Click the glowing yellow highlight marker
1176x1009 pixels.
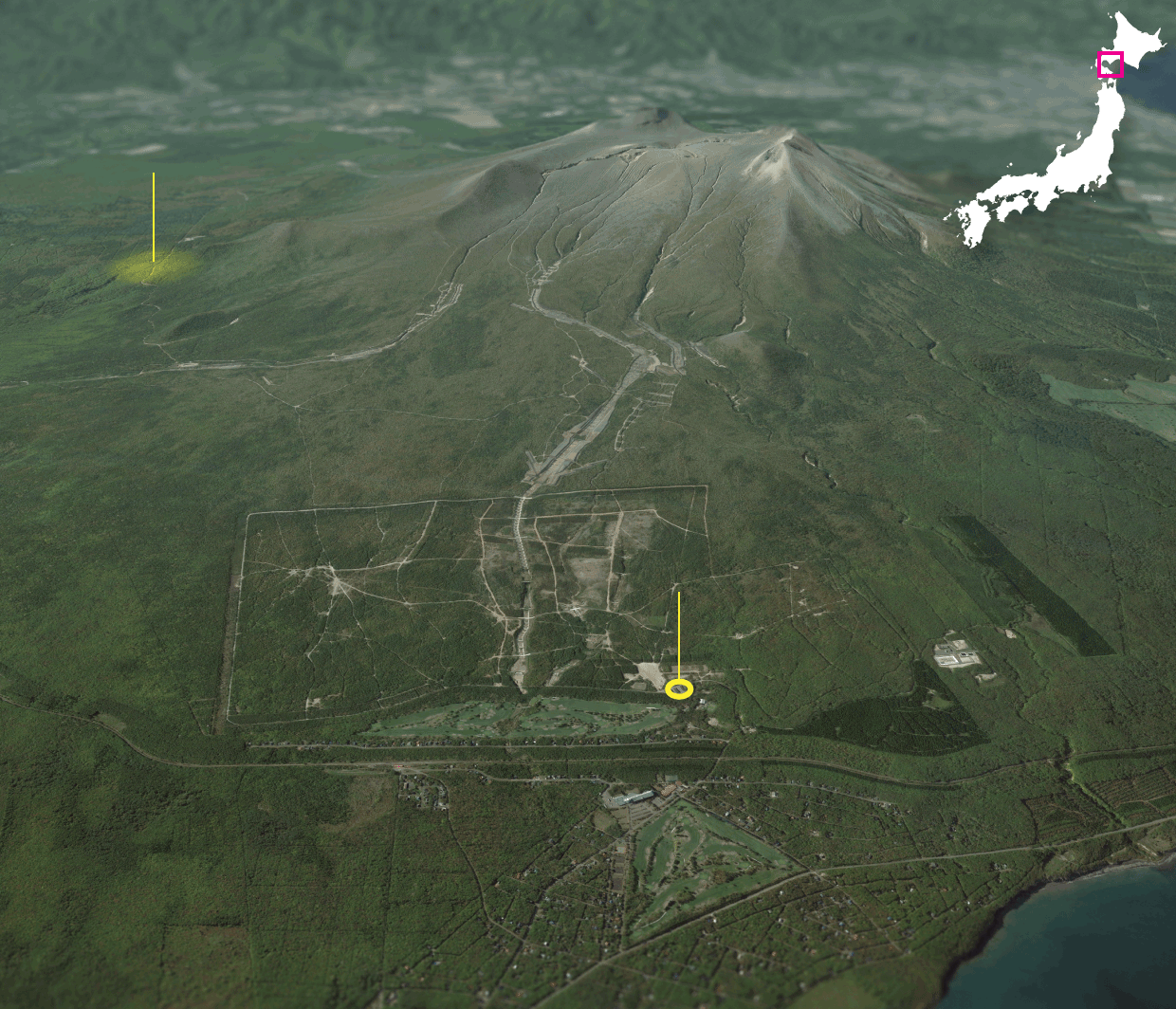155,266
